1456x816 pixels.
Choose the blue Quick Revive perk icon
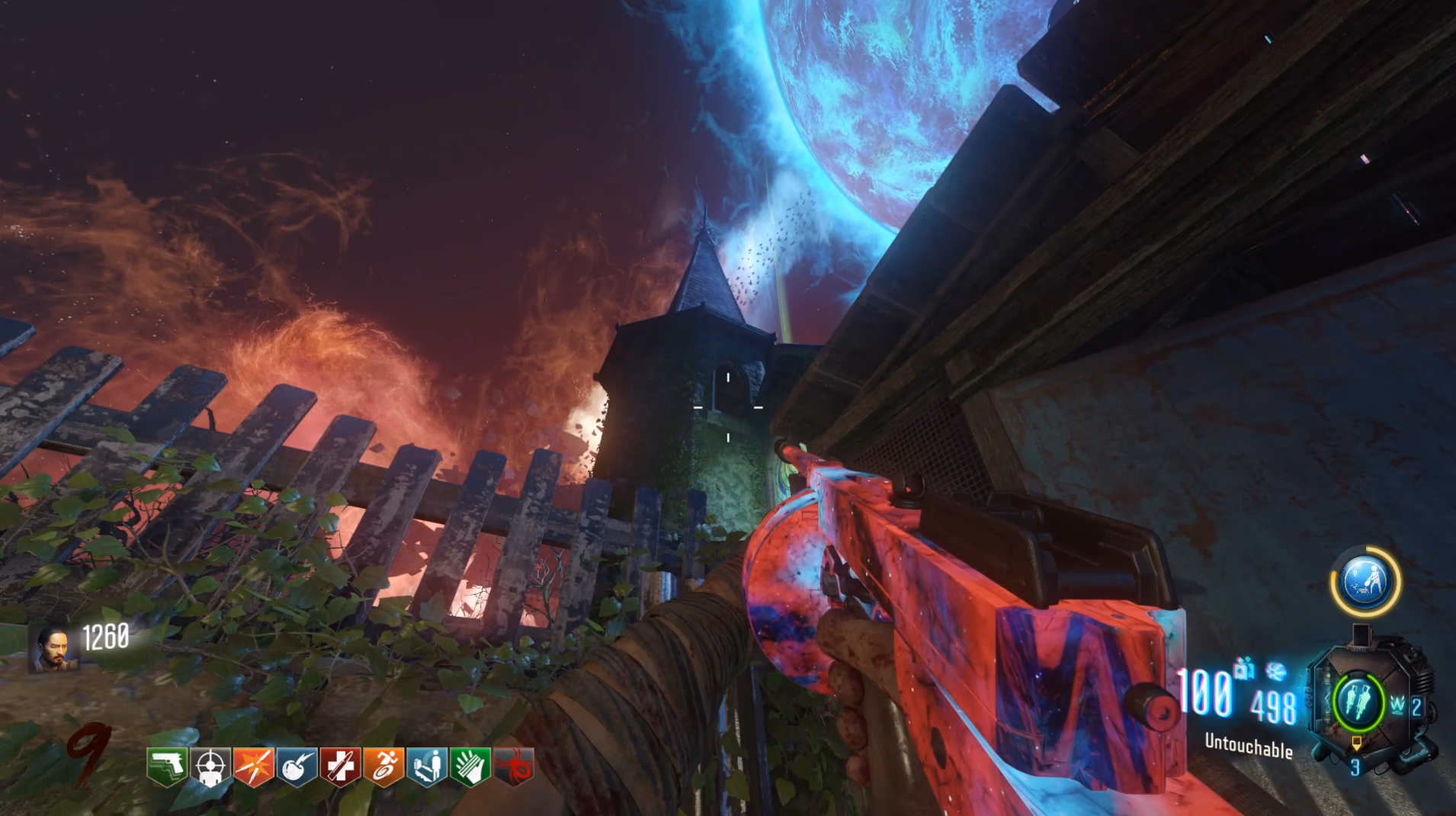click(427, 767)
